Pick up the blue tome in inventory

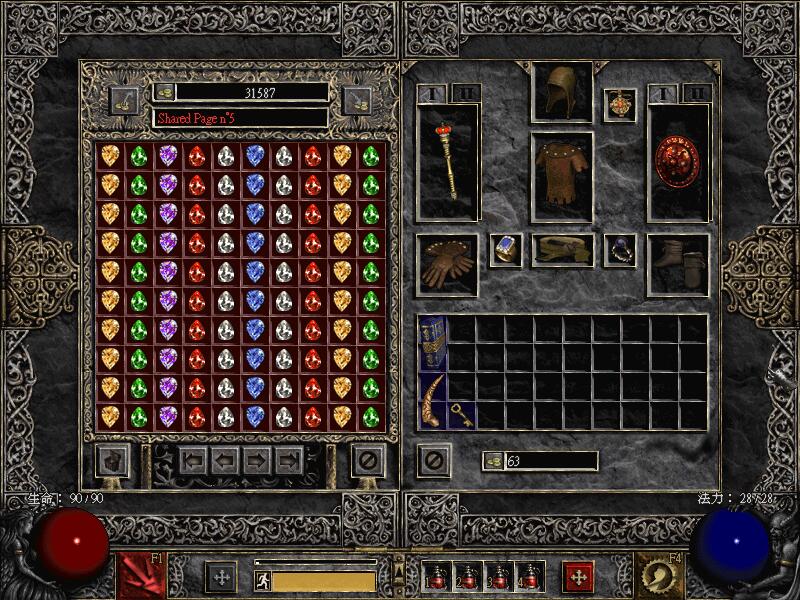432,343
